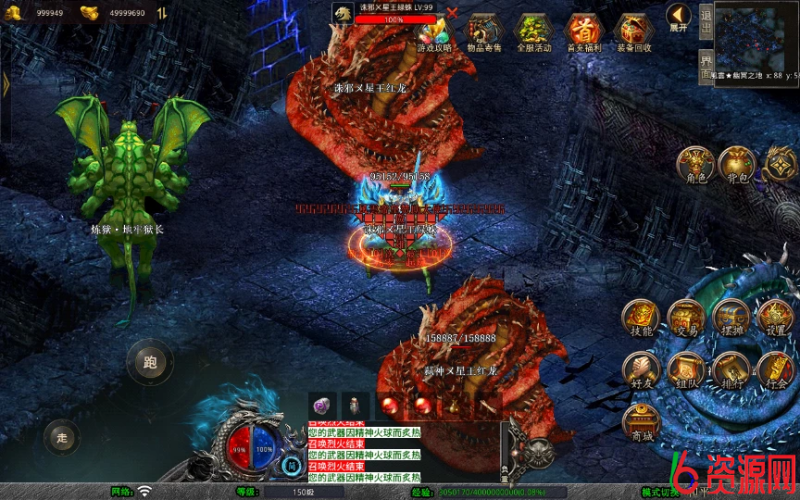Open the 游戏攻略 game guide icon
This screenshot has width=800, height=500.
[434, 32]
